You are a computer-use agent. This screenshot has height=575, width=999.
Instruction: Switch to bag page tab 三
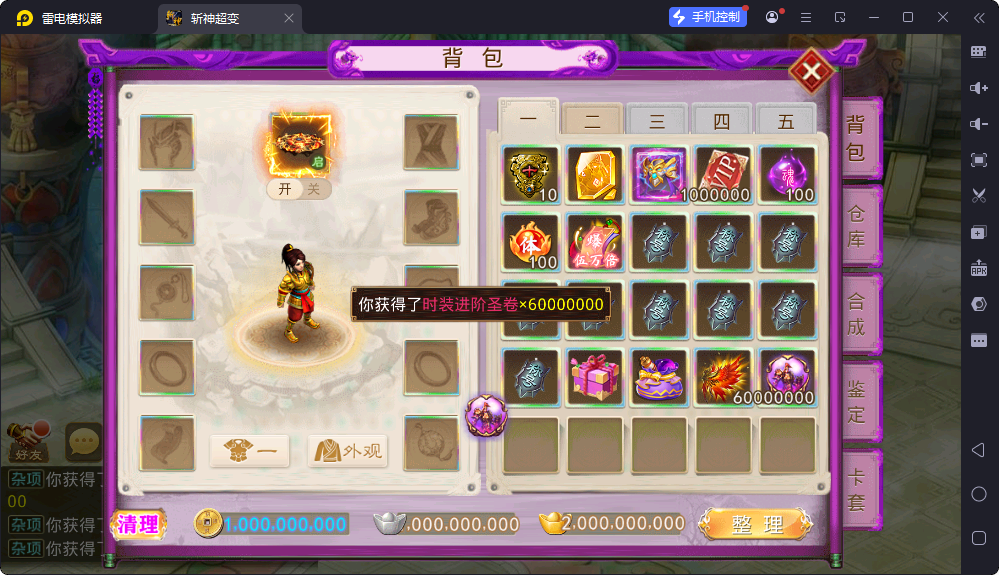coord(657,121)
